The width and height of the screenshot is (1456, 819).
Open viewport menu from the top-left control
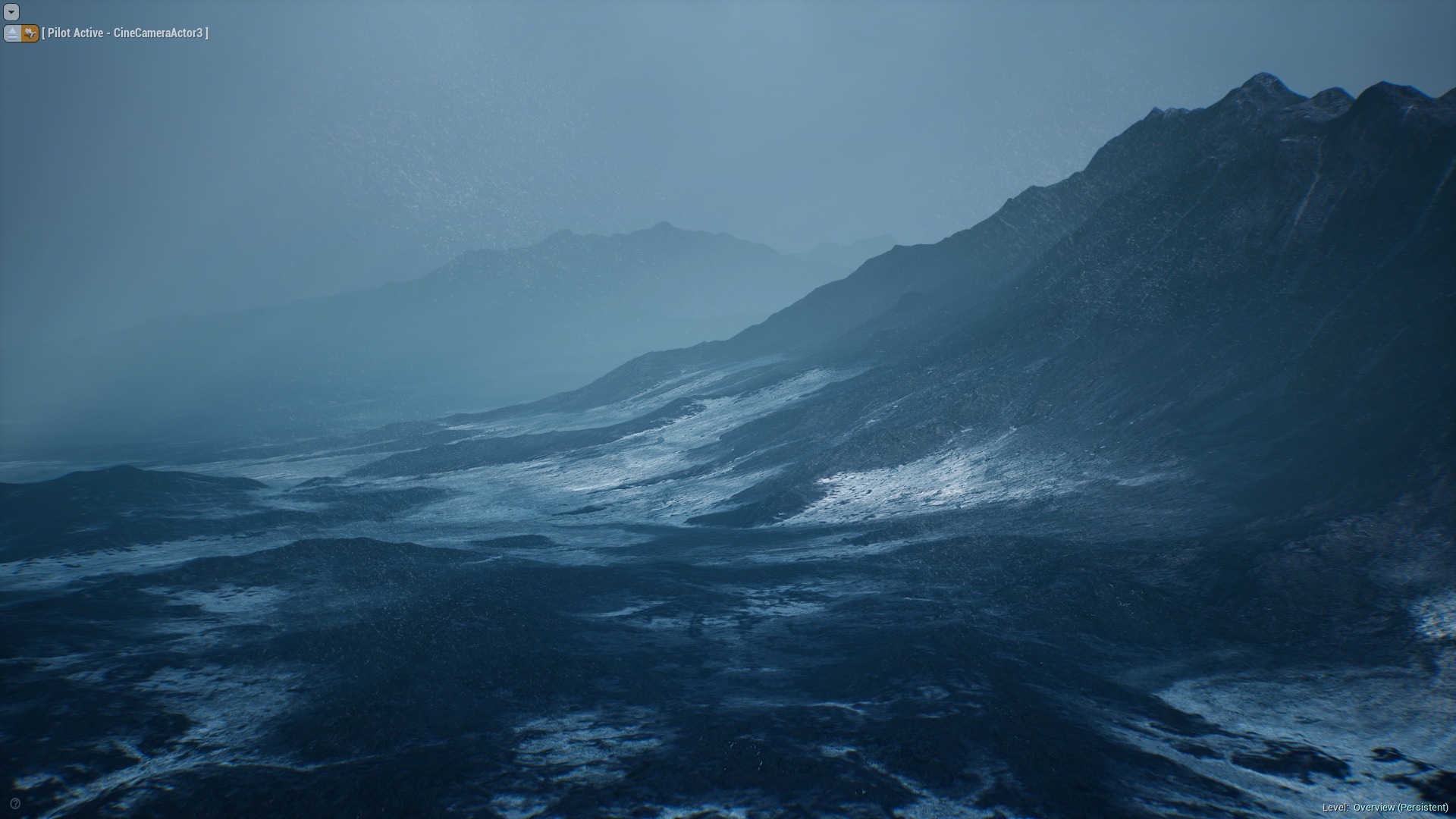pyautogui.click(x=11, y=12)
